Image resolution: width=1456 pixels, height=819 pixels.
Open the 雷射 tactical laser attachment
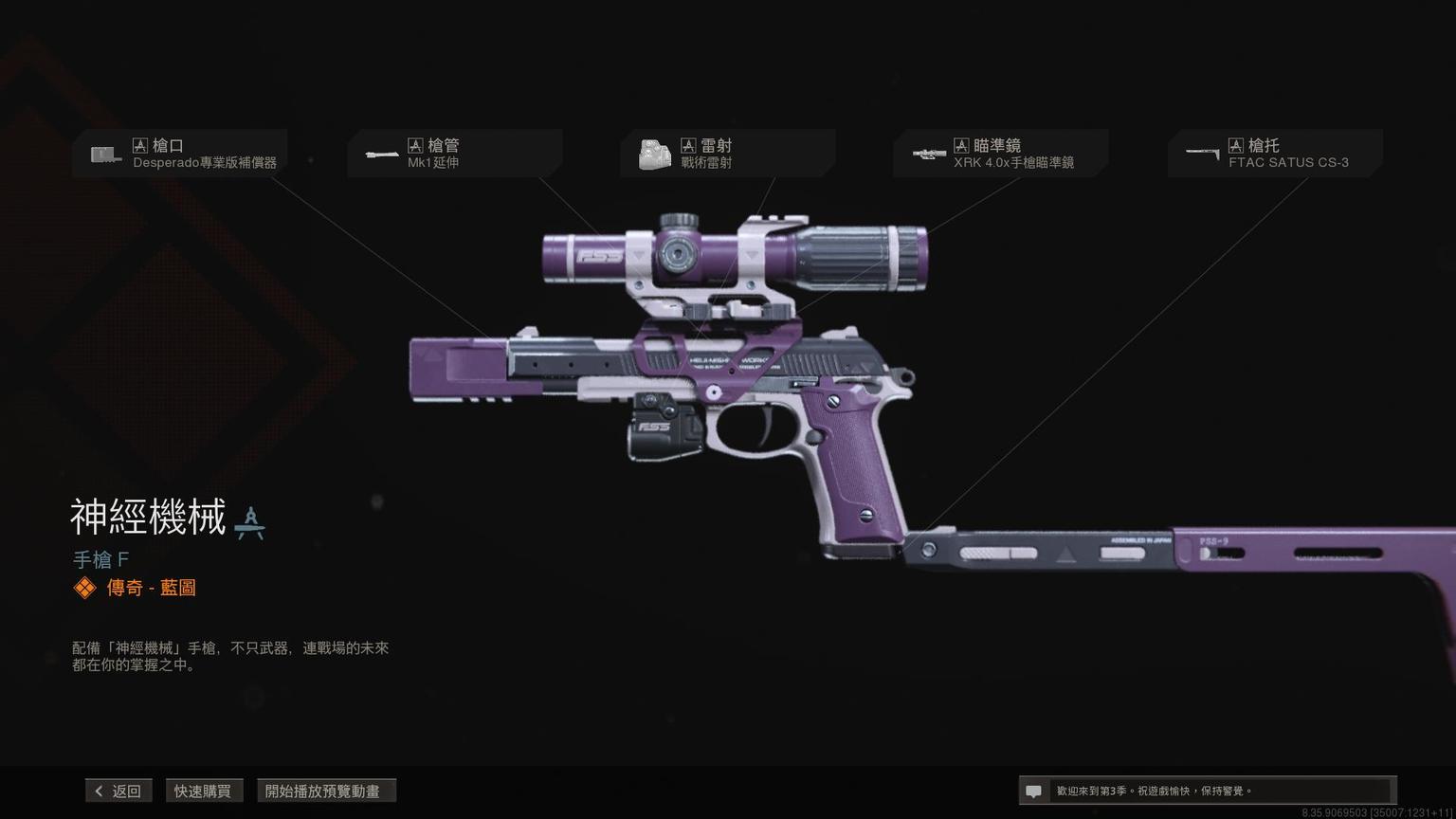tap(728, 154)
